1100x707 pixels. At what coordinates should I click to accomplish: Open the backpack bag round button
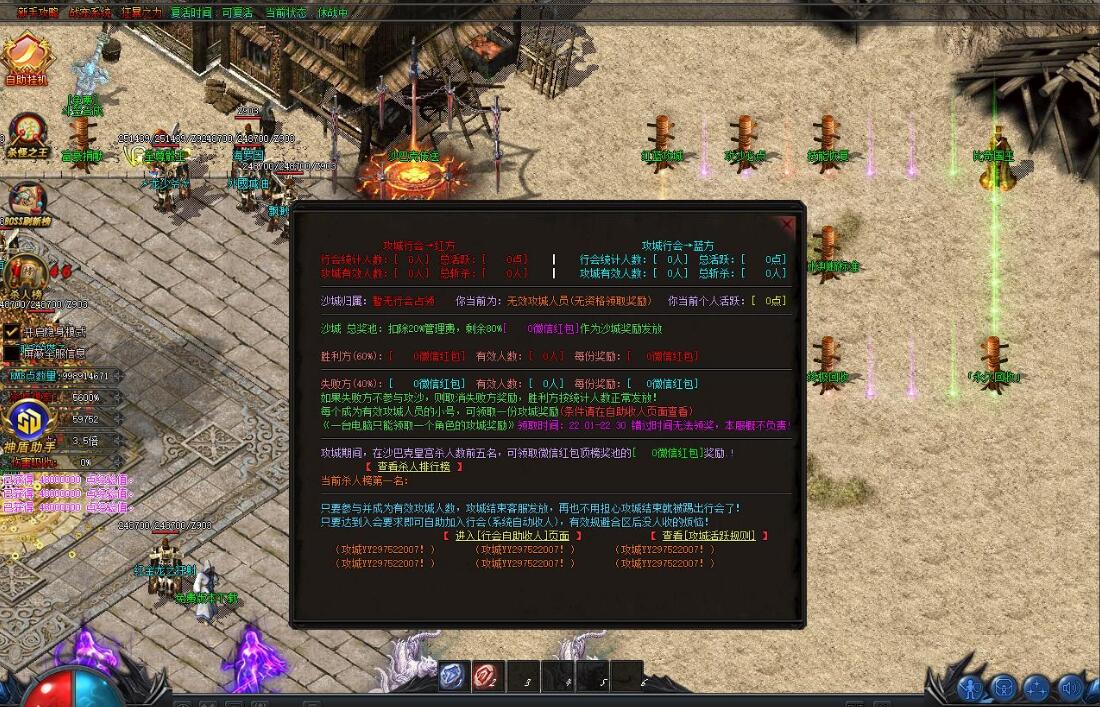click(x=1004, y=688)
